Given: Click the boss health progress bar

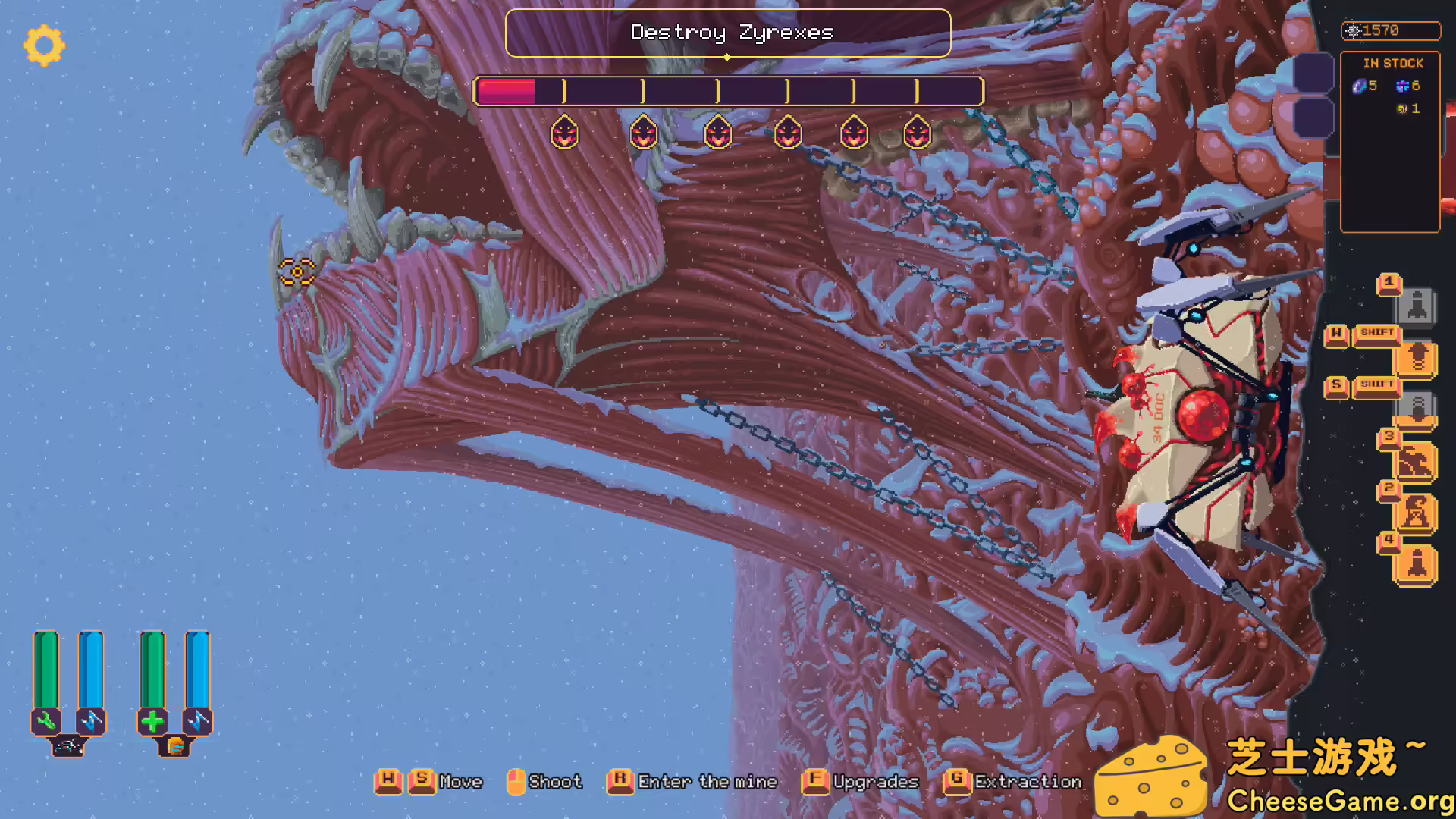Looking at the screenshot, I should click(x=728, y=91).
